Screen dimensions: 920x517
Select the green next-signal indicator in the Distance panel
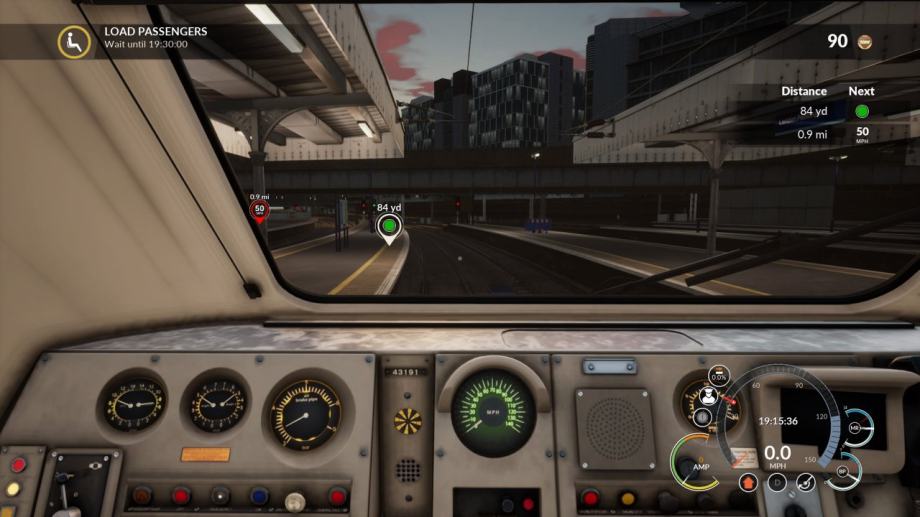(x=861, y=111)
